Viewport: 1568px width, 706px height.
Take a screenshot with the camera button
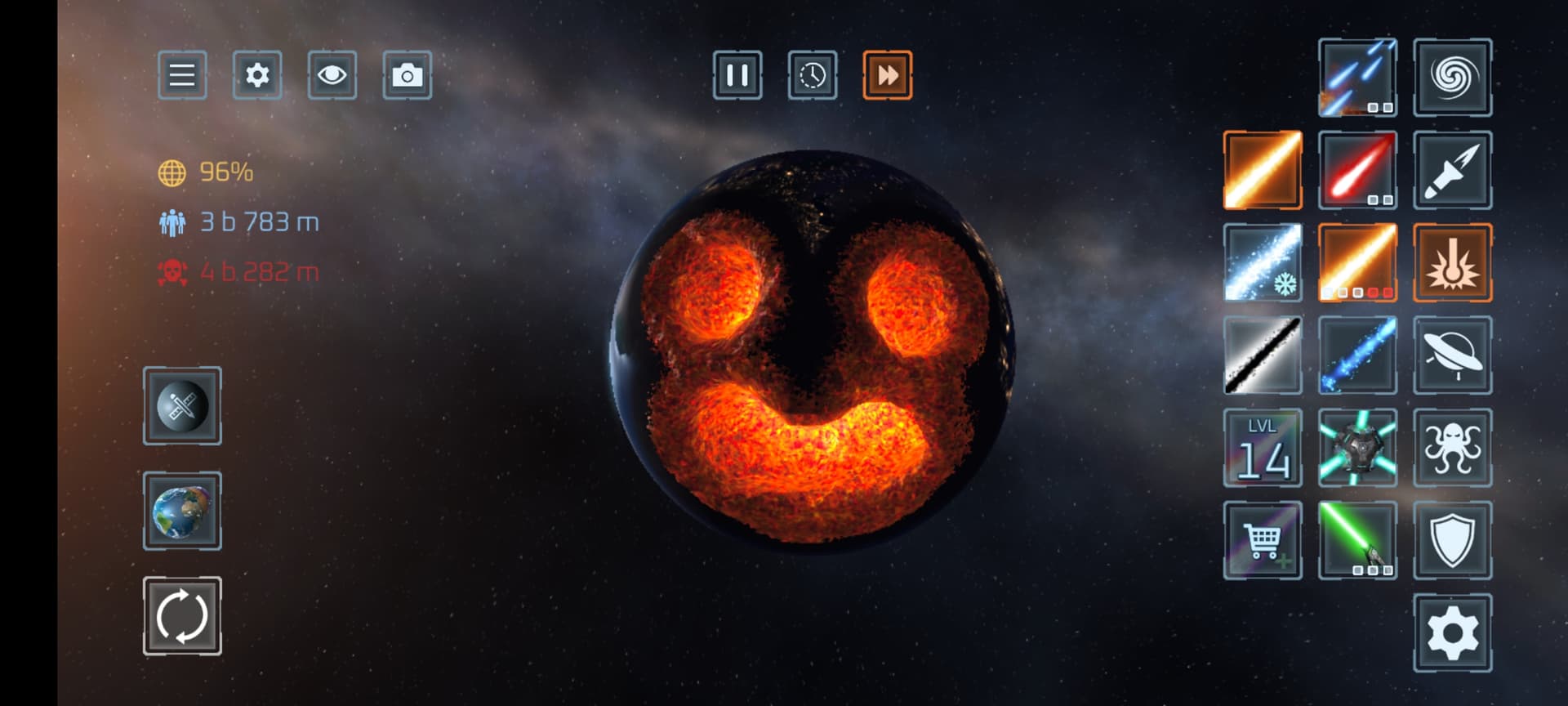(x=407, y=75)
